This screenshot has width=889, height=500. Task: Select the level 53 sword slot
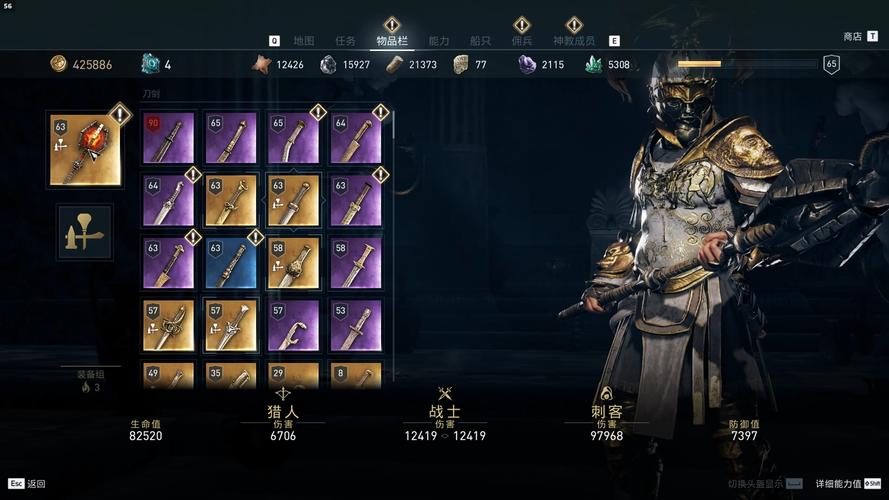tap(355, 326)
